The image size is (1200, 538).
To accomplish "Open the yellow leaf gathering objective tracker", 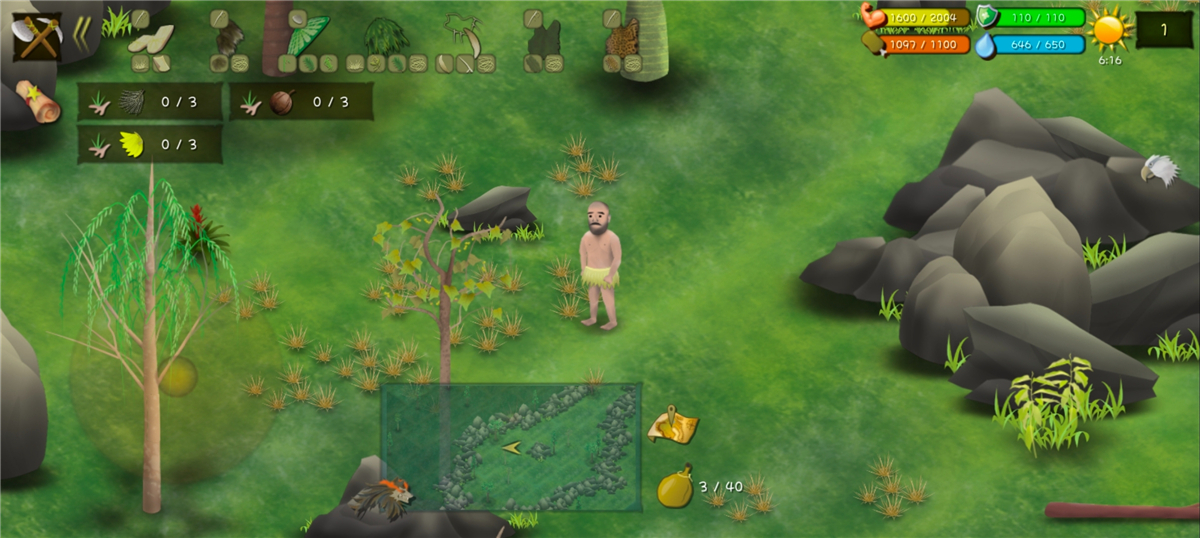I will pos(150,145).
